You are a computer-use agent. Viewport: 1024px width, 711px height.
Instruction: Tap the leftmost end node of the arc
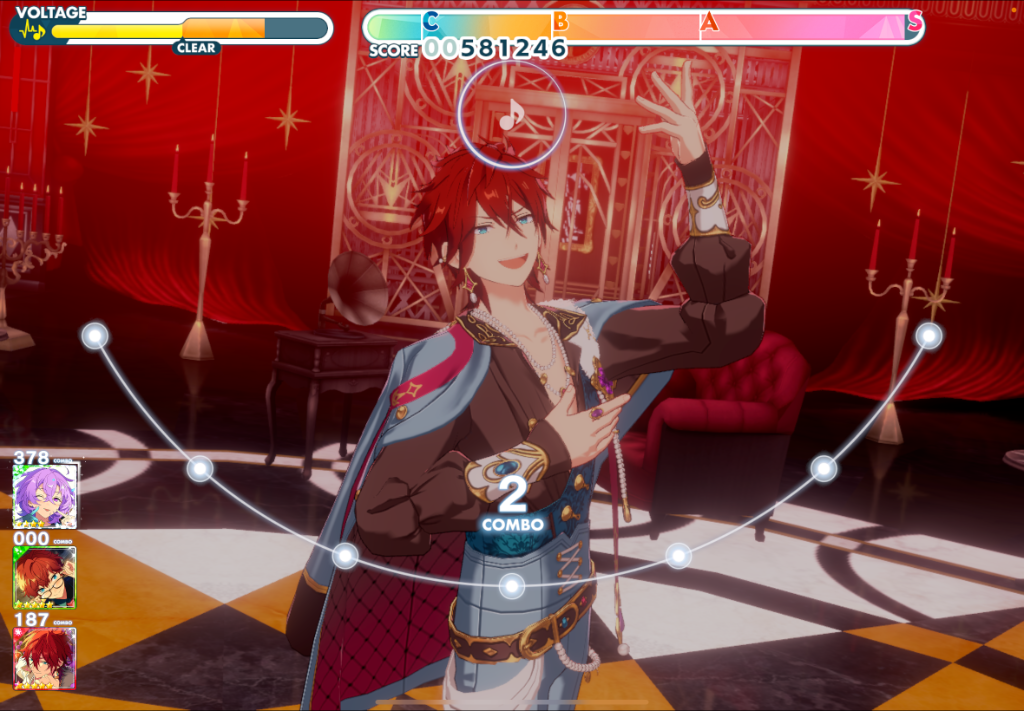coord(95,336)
